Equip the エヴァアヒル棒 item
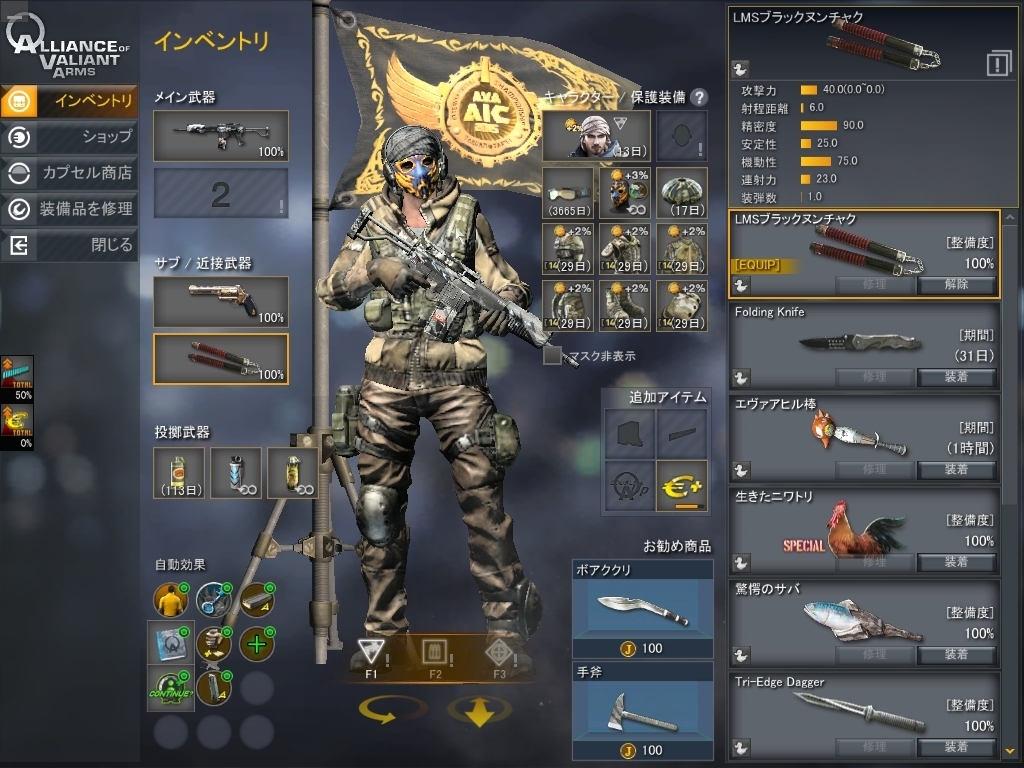 tap(956, 469)
